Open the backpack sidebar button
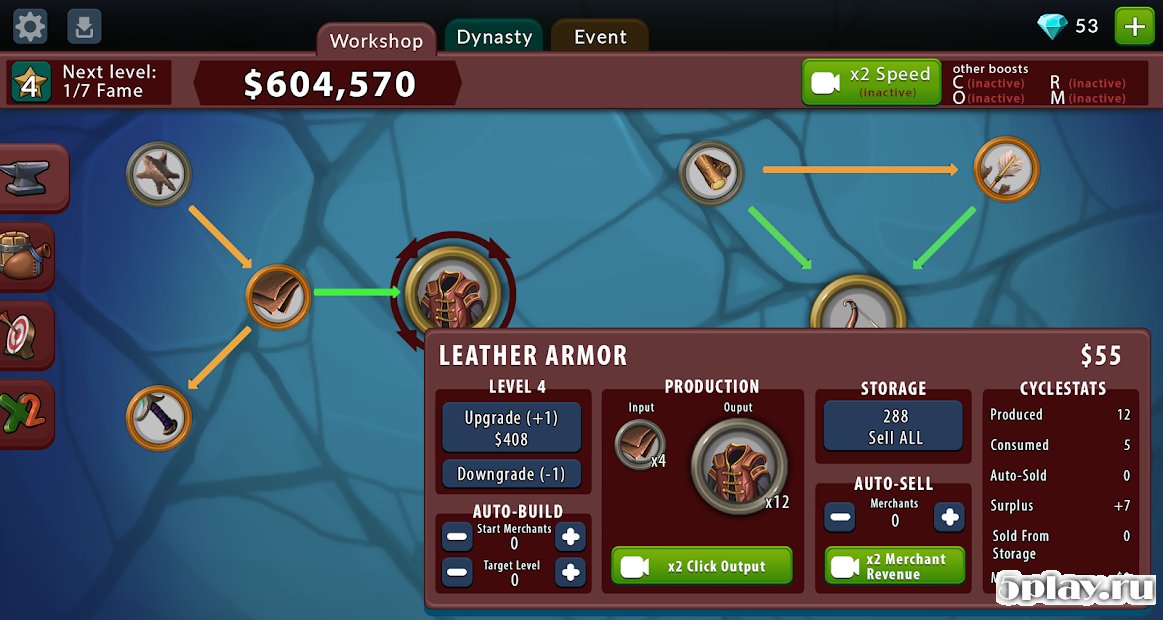The image size is (1163, 620). (x=27, y=257)
